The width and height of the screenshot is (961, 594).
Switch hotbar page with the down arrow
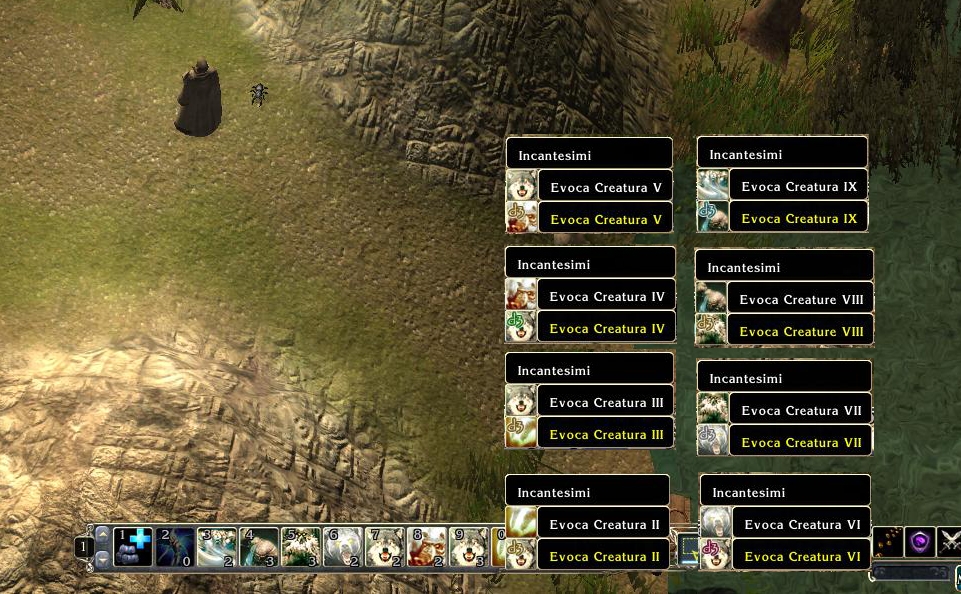point(102,560)
